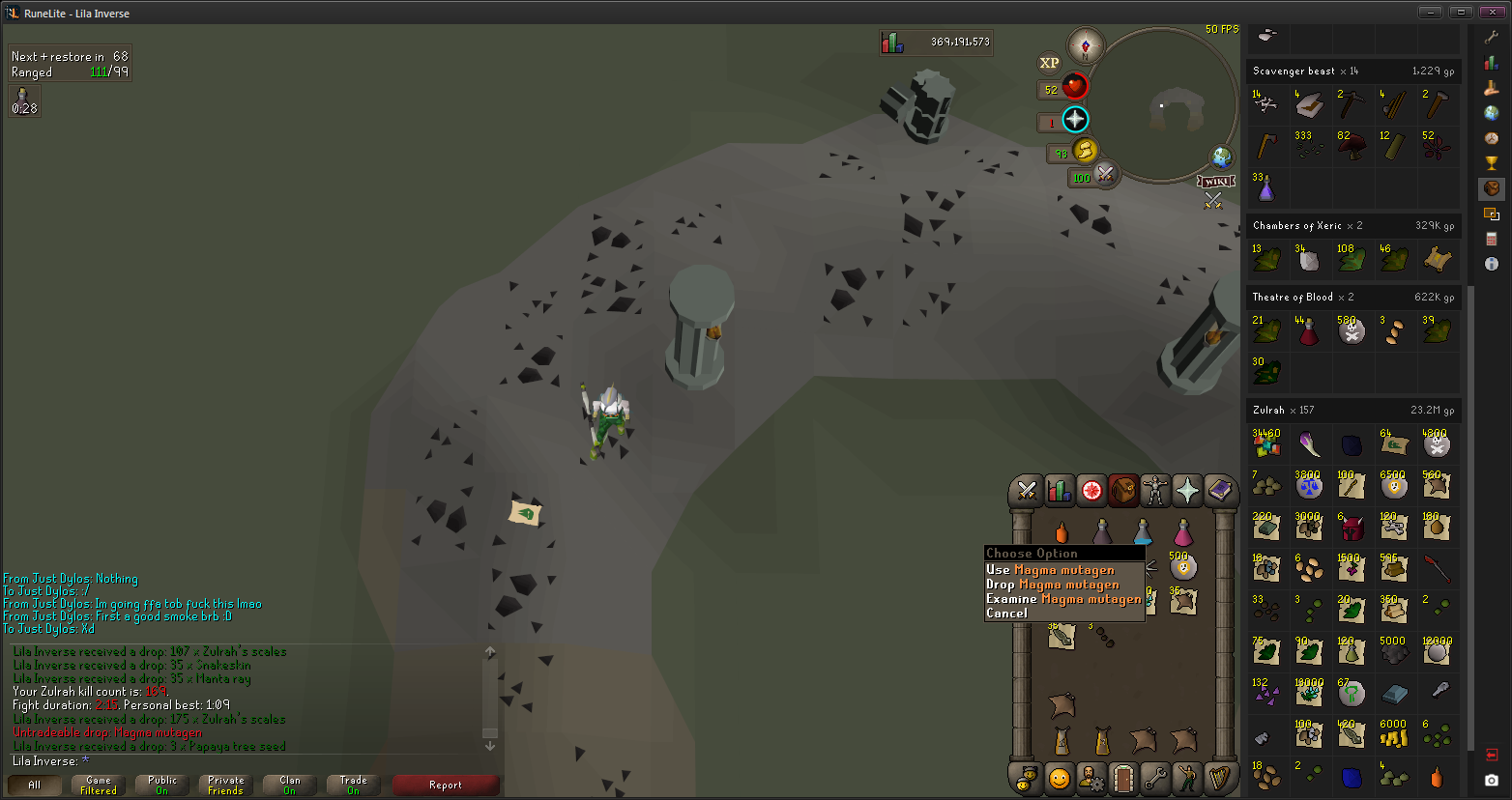Open the Logout door tab

pyautogui.click(x=1122, y=778)
